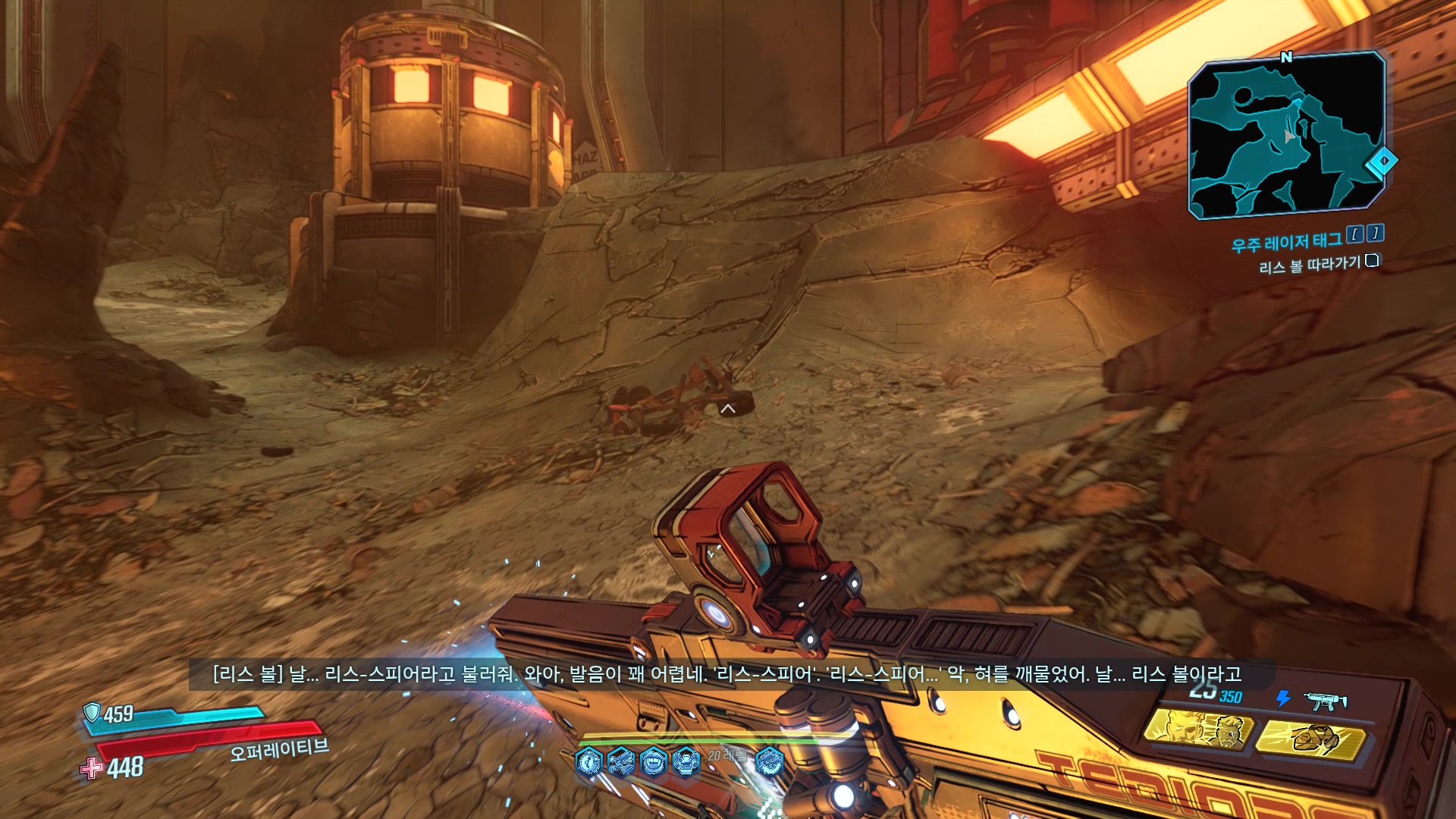Activate the two-faces action skill icon
This screenshot has height=819, width=1456.
click(x=1197, y=729)
